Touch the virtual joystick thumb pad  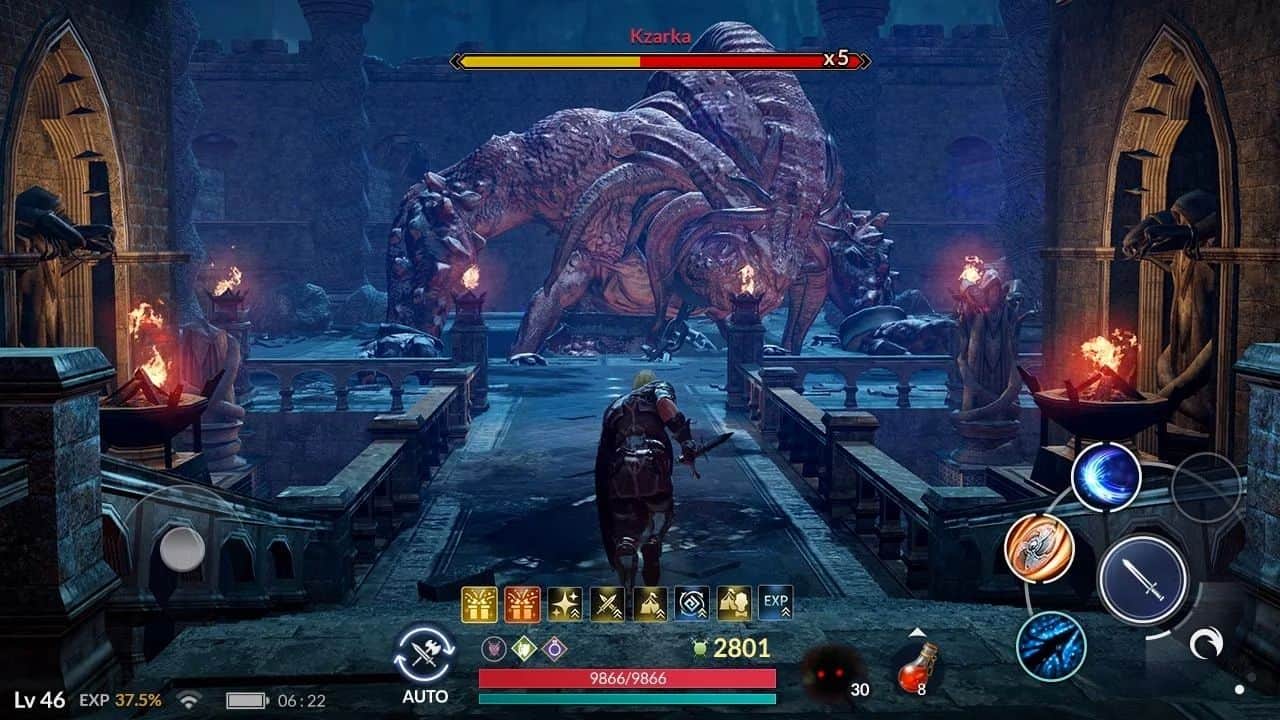pyautogui.click(x=182, y=548)
